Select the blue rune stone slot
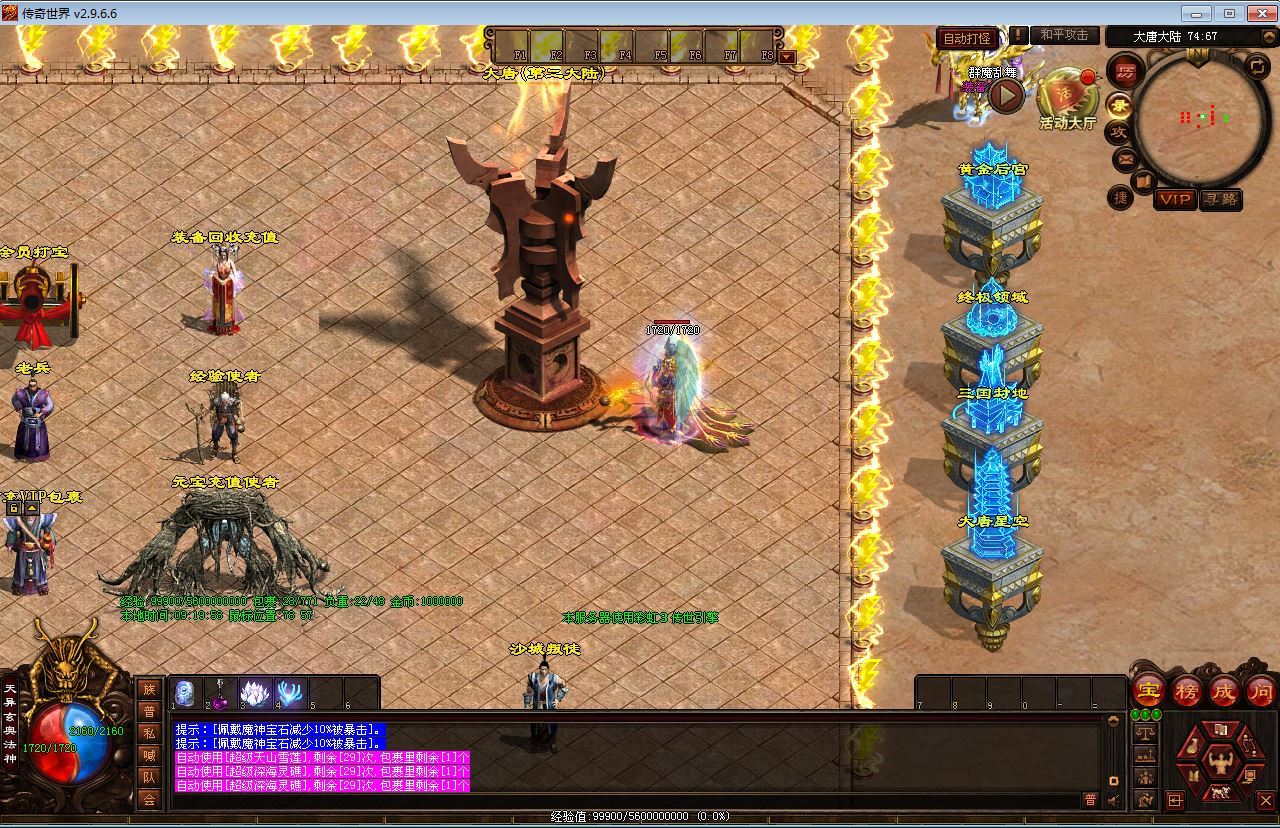1280x828 pixels. pos(184,693)
